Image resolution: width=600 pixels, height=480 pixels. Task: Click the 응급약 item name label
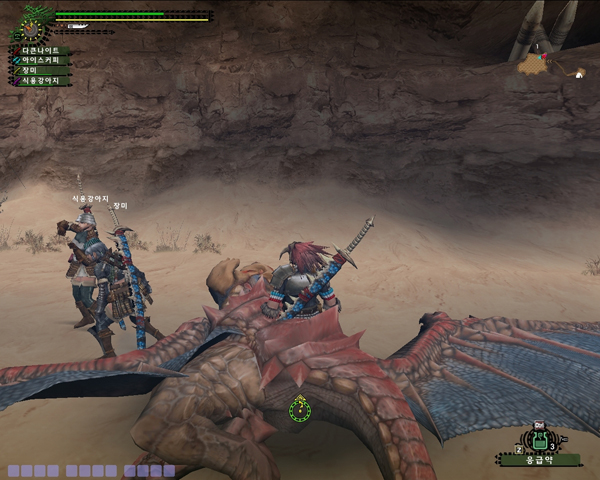pos(540,460)
